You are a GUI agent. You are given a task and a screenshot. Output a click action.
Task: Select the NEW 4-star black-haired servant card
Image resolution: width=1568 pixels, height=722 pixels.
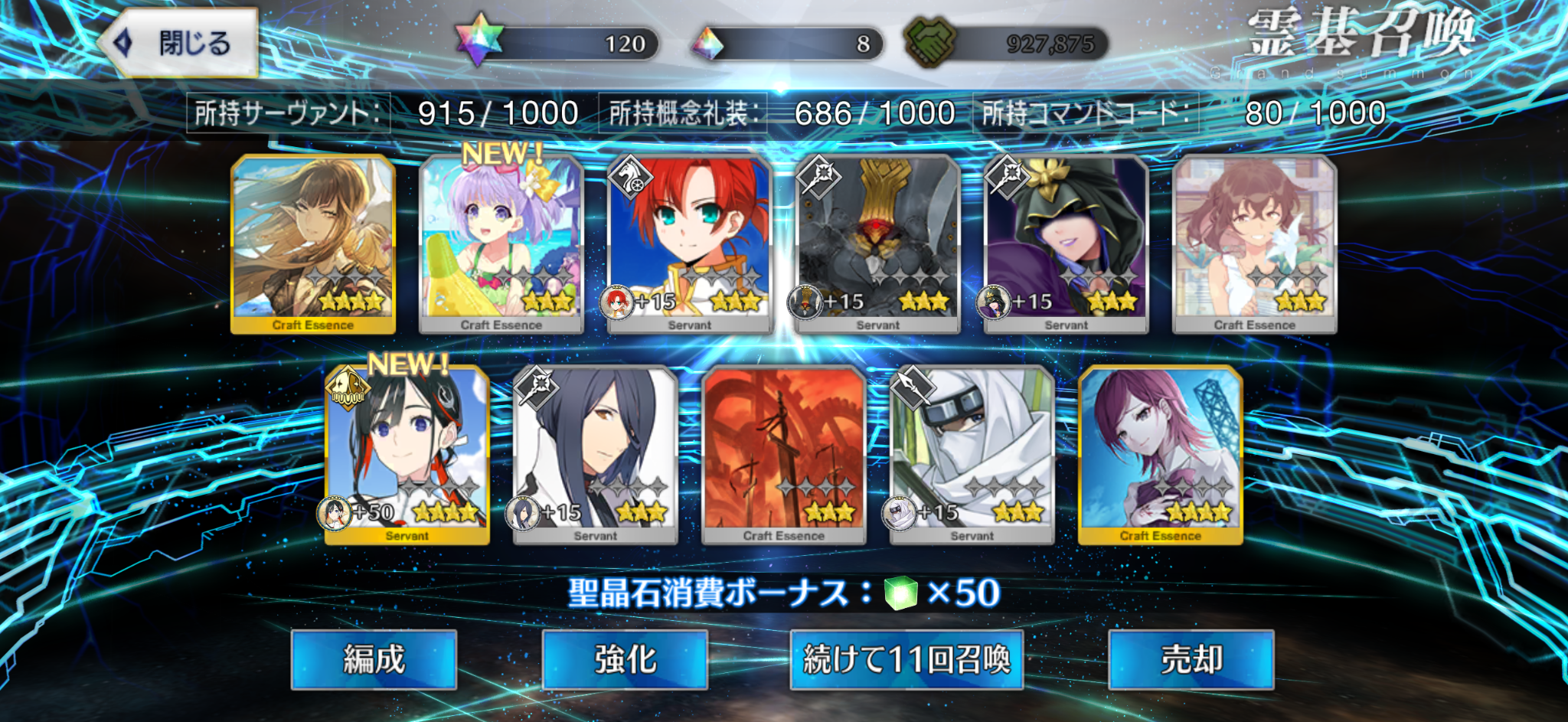tap(407, 455)
